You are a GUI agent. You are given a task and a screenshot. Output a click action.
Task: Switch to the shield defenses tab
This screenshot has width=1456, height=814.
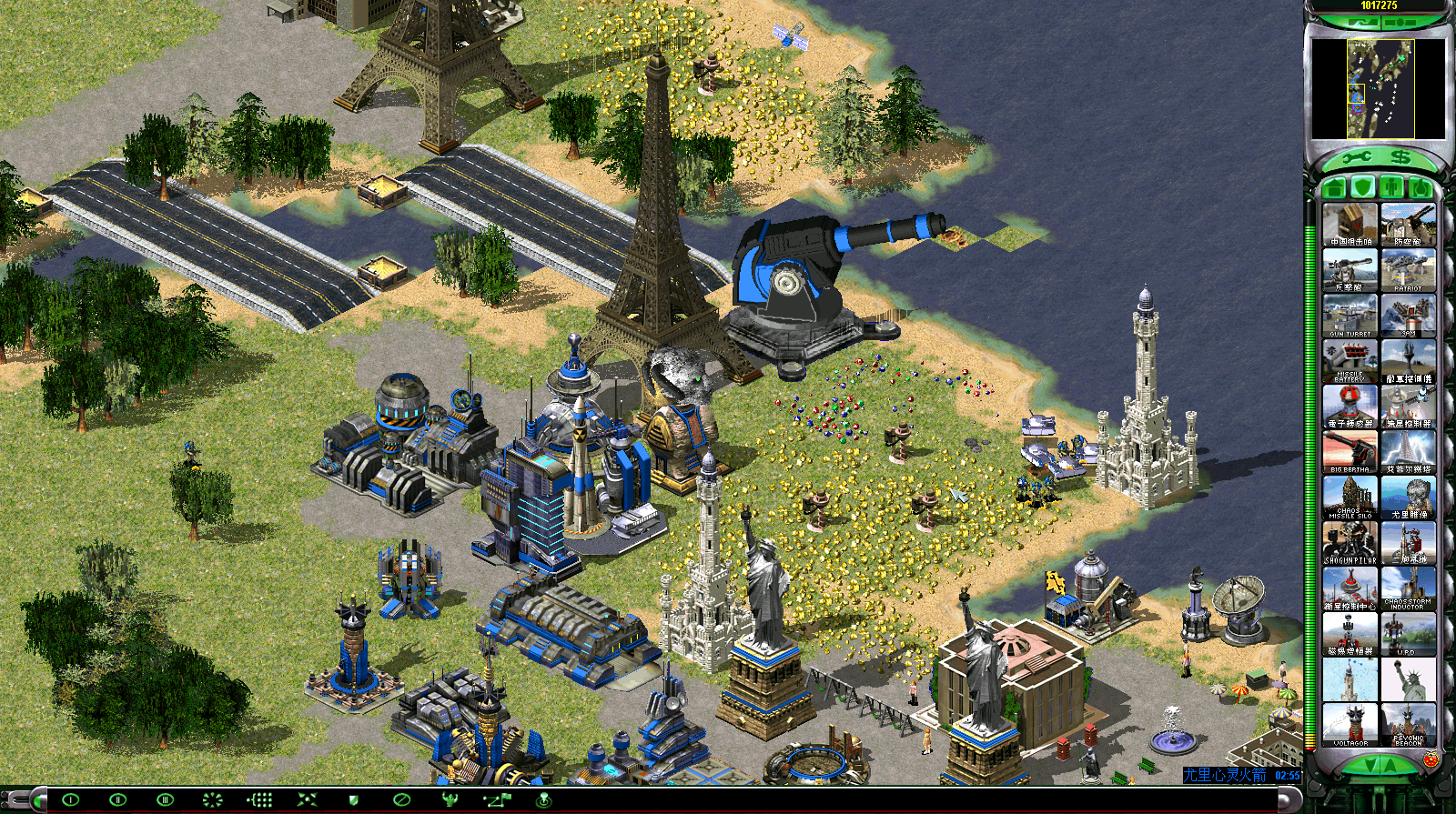pyautogui.click(x=1362, y=188)
